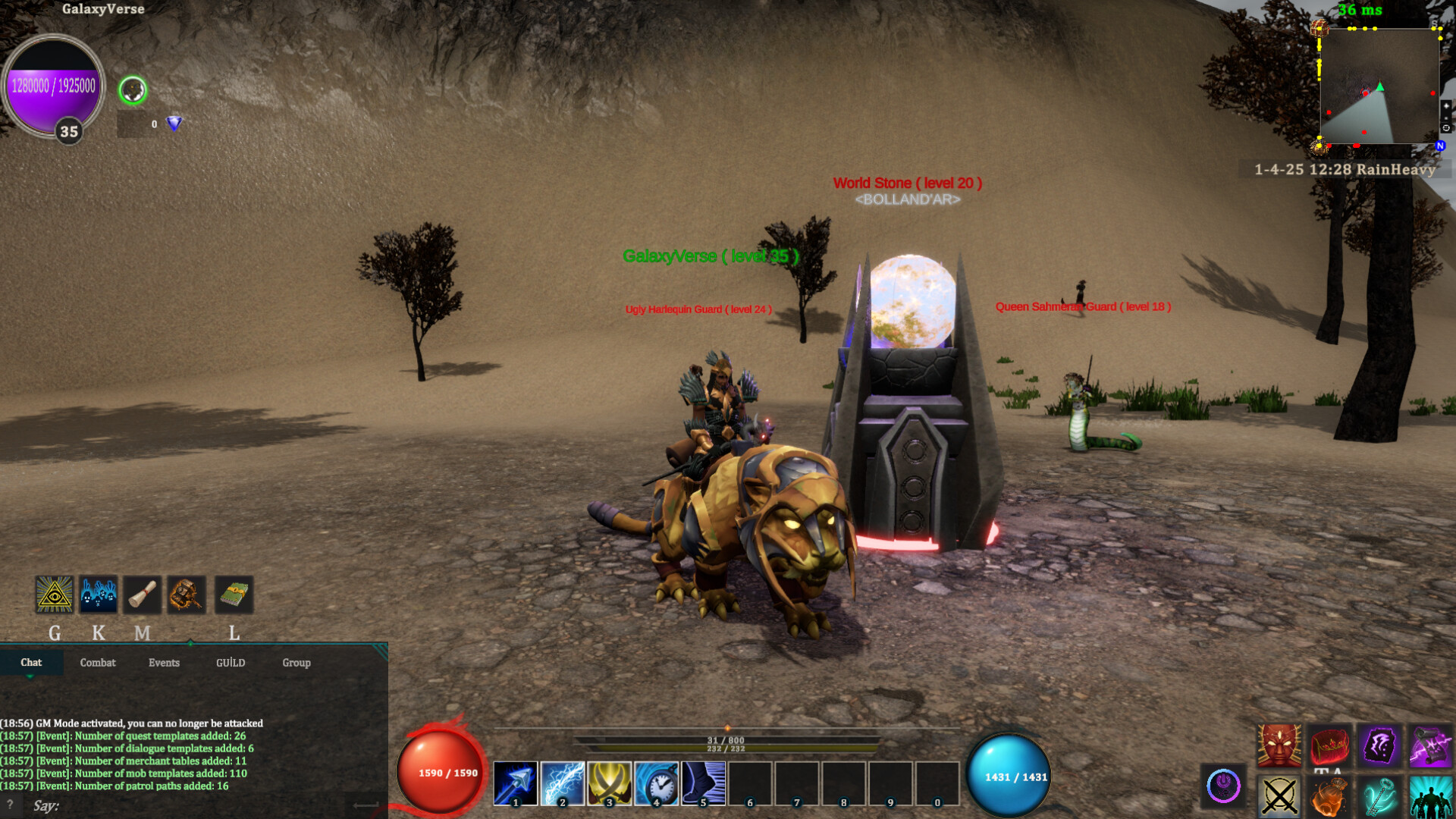Activate the lightning bolt skill in slot 2

click(x=562, y=783)
